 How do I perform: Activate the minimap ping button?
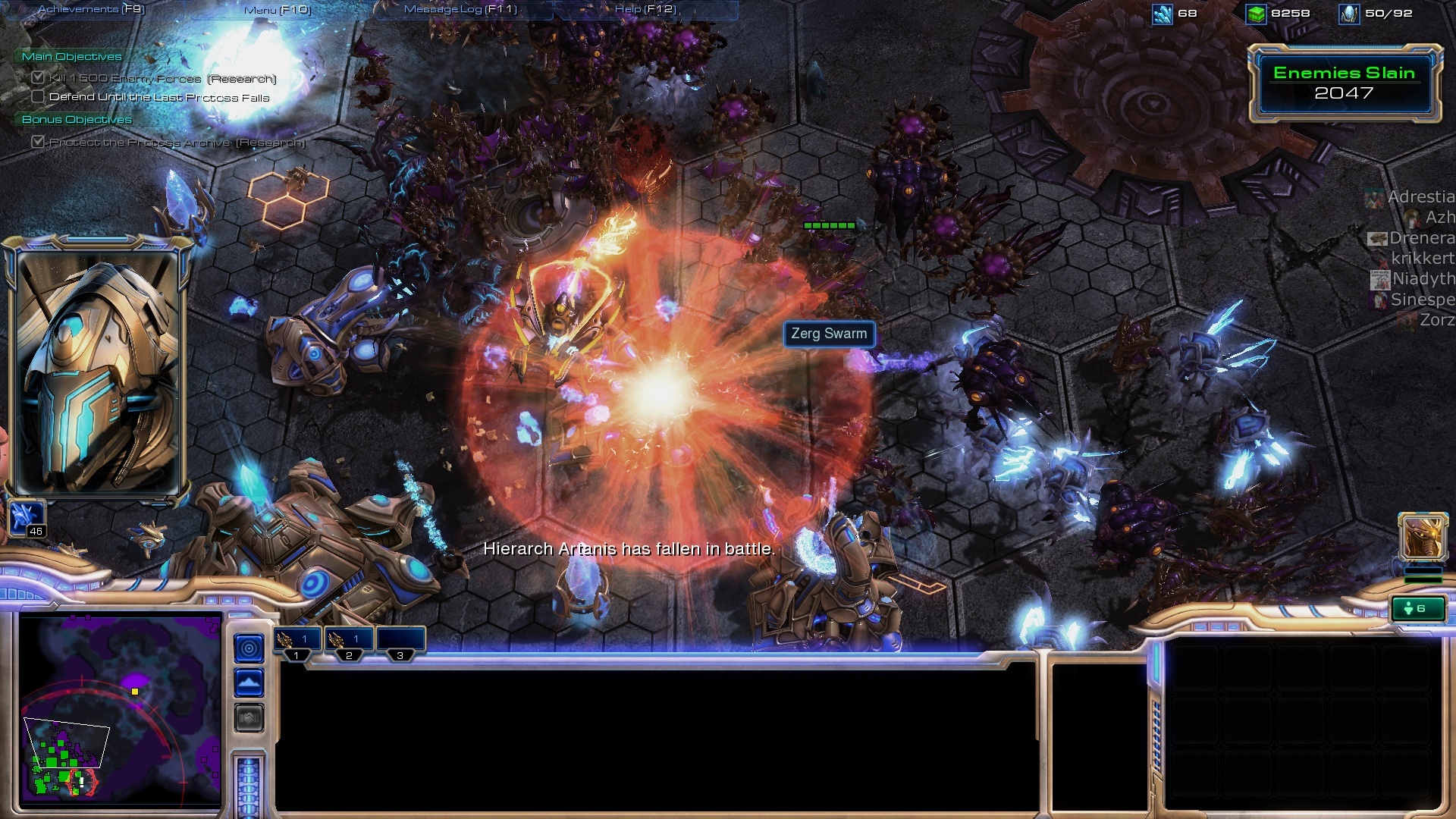coord(249,648)
